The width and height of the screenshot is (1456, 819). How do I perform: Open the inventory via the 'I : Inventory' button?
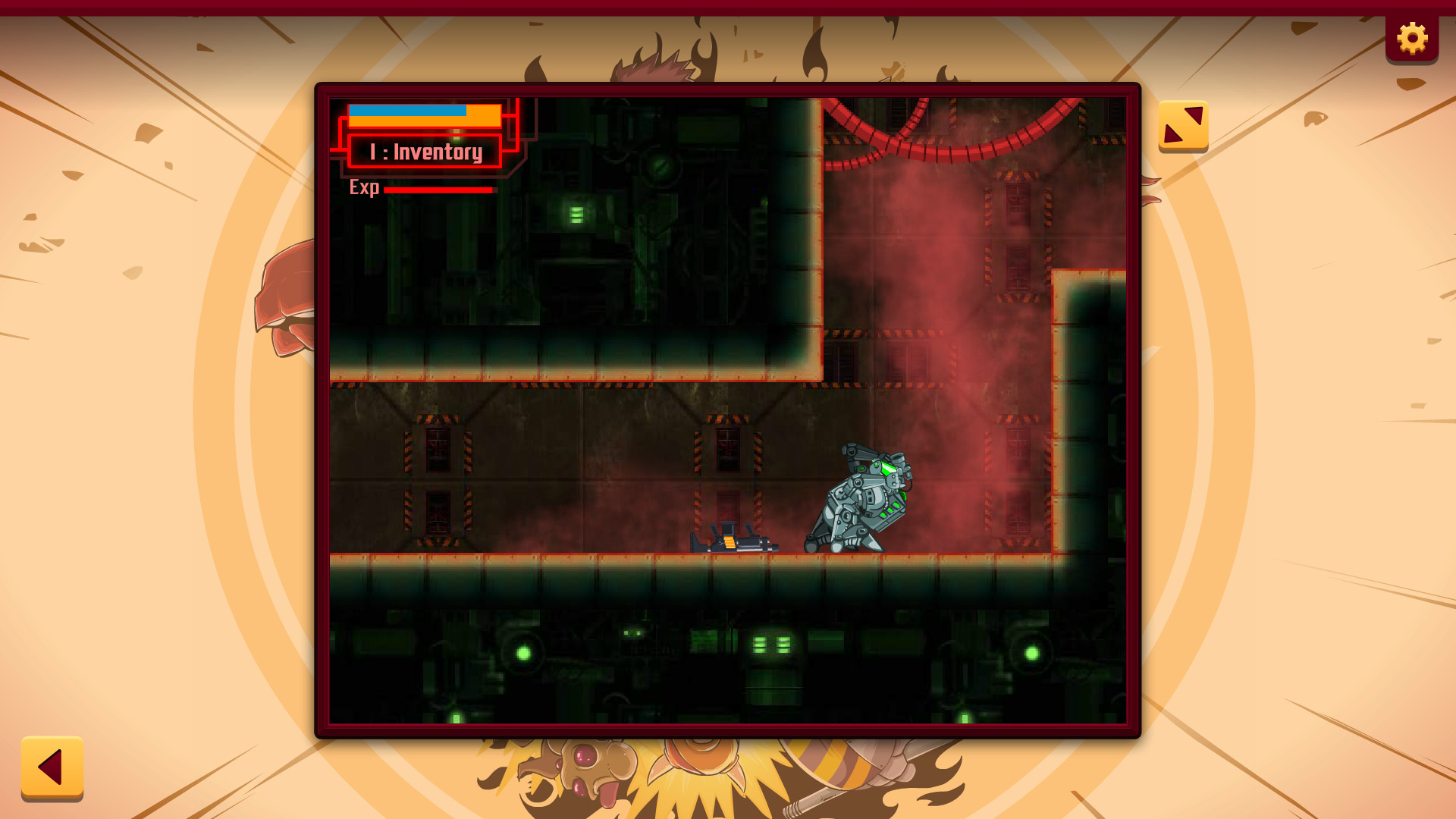tap(426, 151)
